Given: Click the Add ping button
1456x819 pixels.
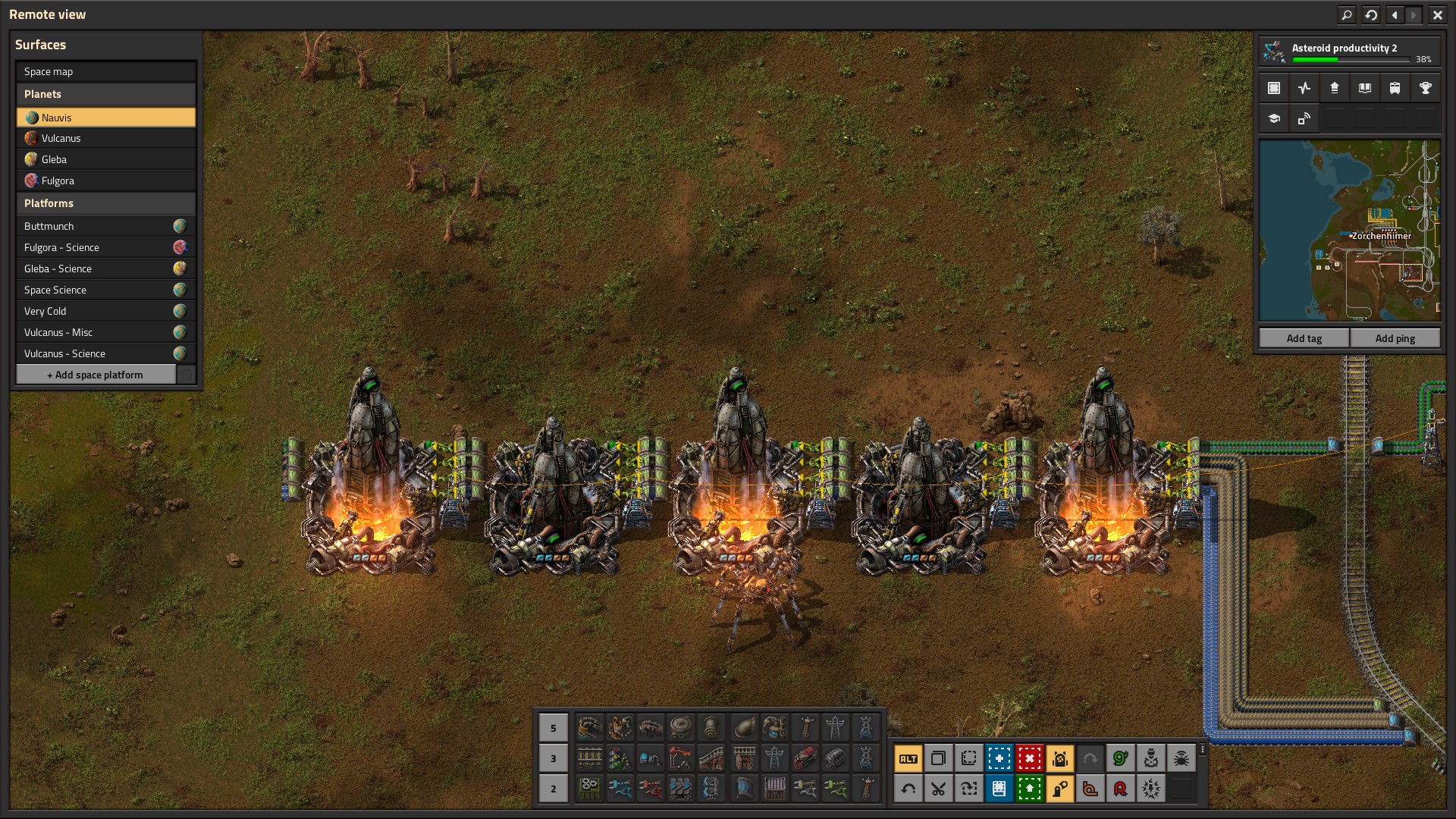Looking at the screenshot, I should tap(1395, 338).
